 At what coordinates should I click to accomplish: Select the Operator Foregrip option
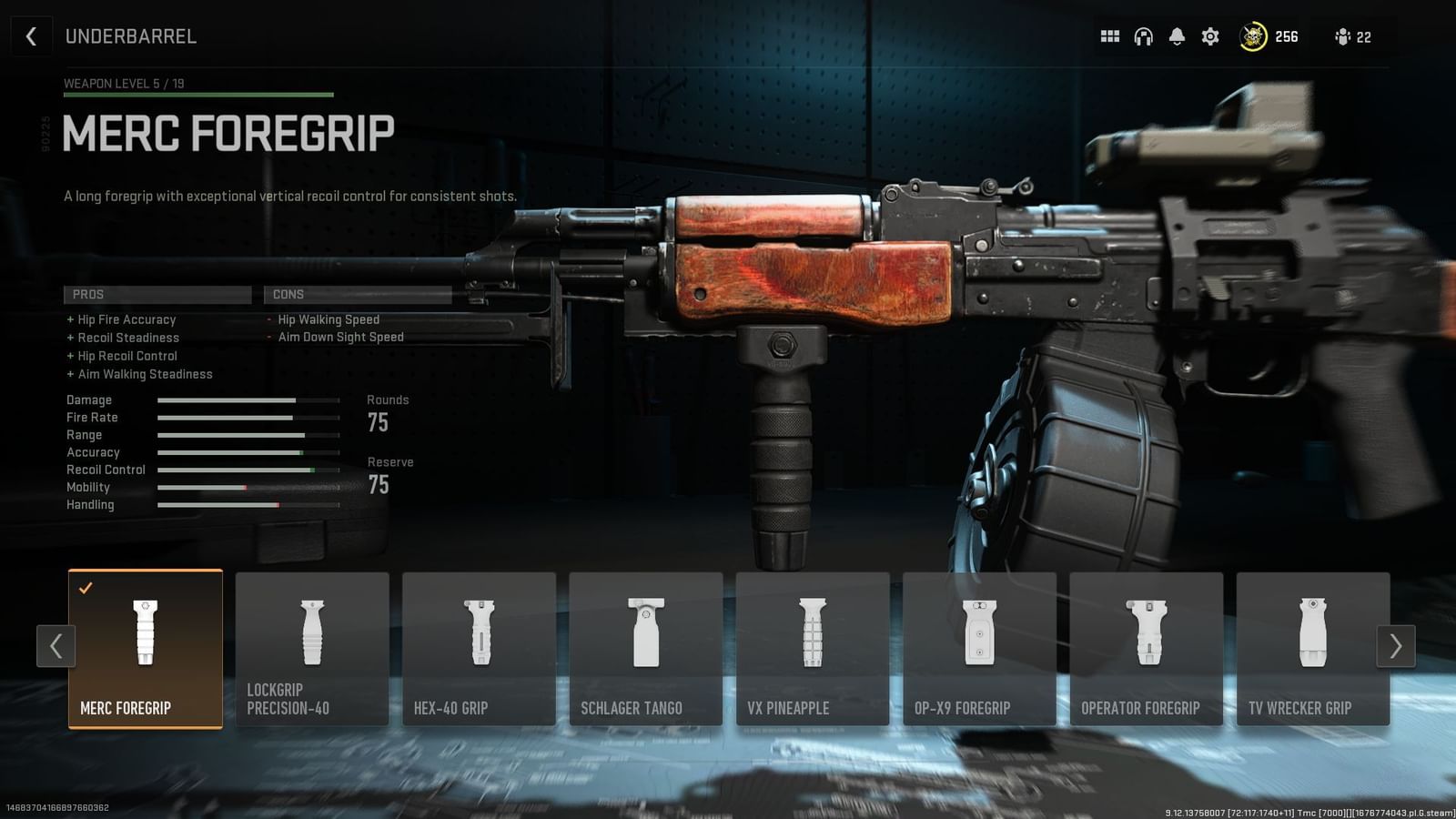1147,648
